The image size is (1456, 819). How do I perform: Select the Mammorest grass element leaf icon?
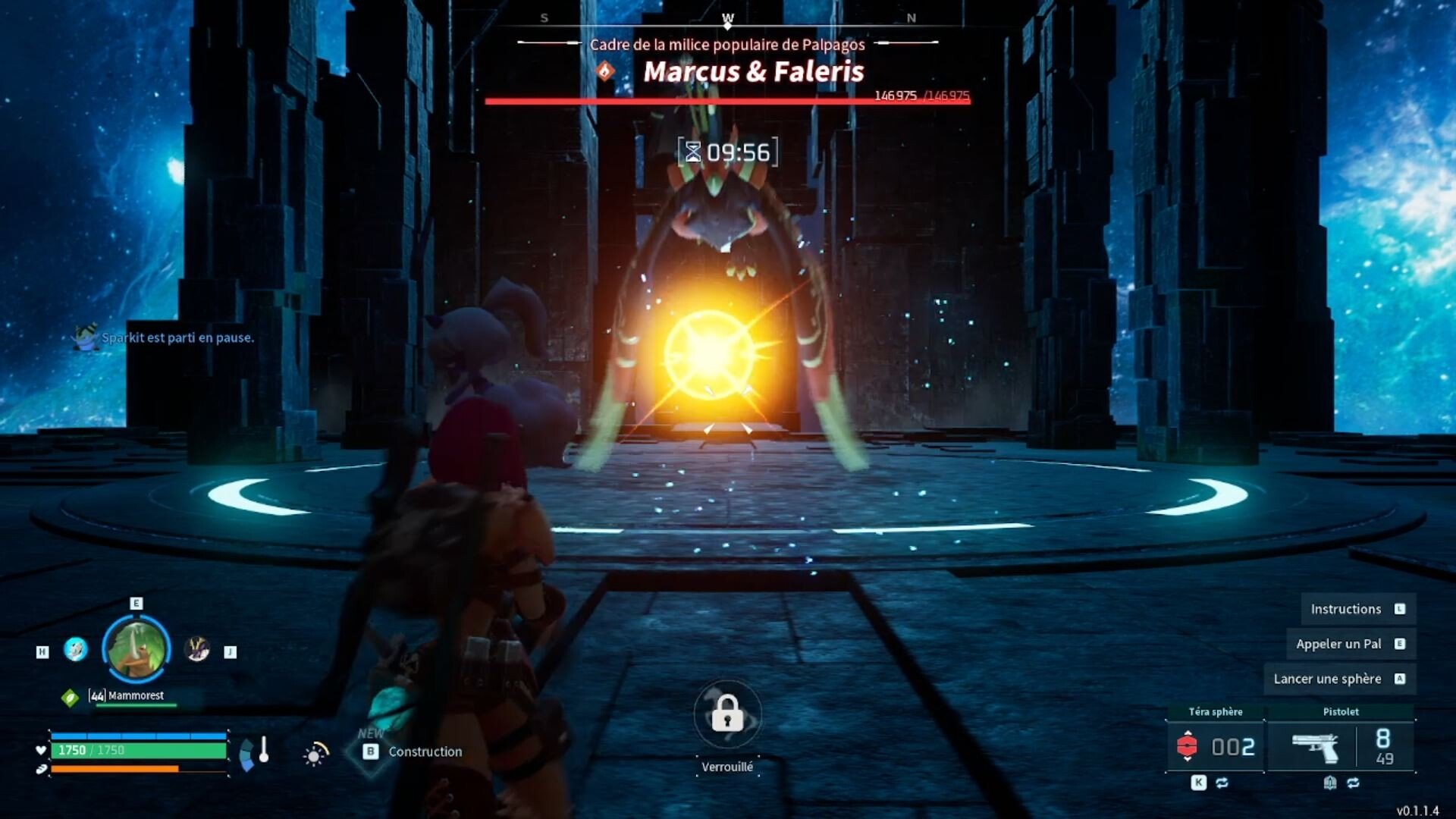click(x=70, y=696)
